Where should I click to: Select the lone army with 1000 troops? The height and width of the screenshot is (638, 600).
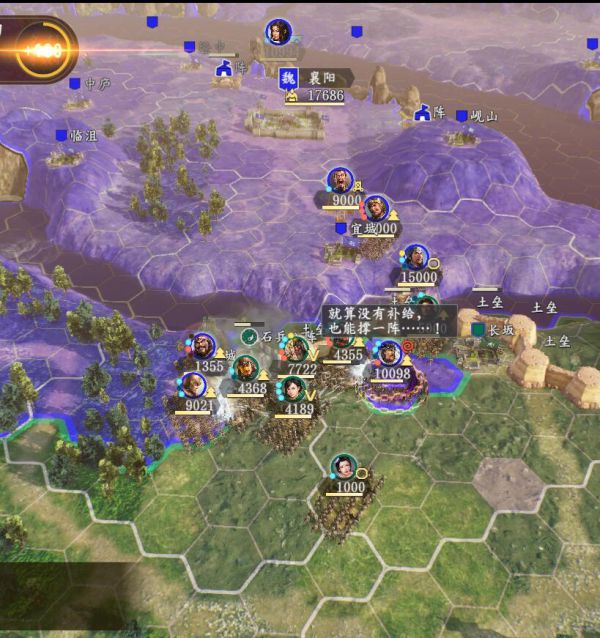coord(344,467)
